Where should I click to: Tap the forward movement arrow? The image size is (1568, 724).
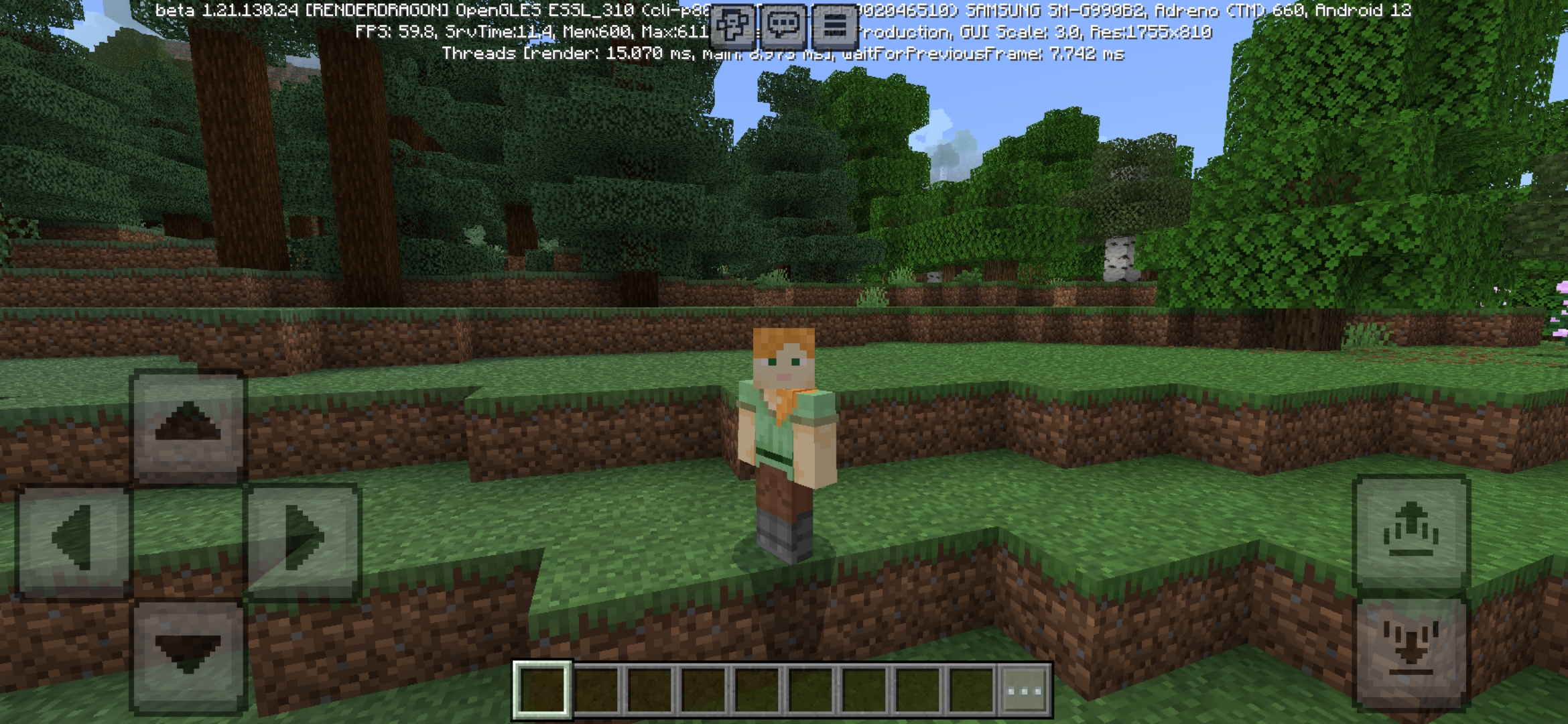click(x=190, y=427)
